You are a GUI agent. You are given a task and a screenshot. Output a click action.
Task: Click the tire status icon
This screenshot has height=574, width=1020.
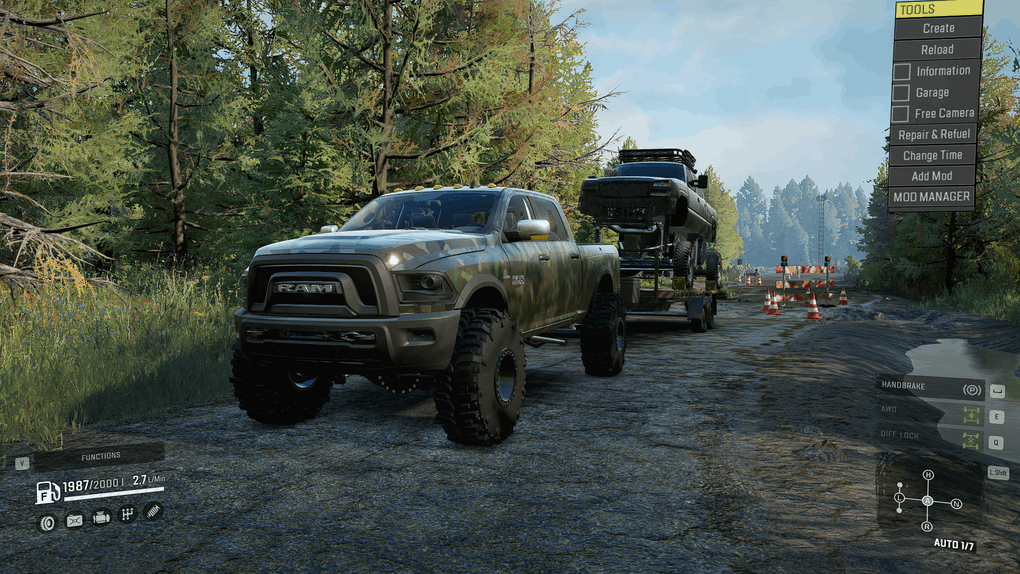pyautogui.click(x=47, y=521)
